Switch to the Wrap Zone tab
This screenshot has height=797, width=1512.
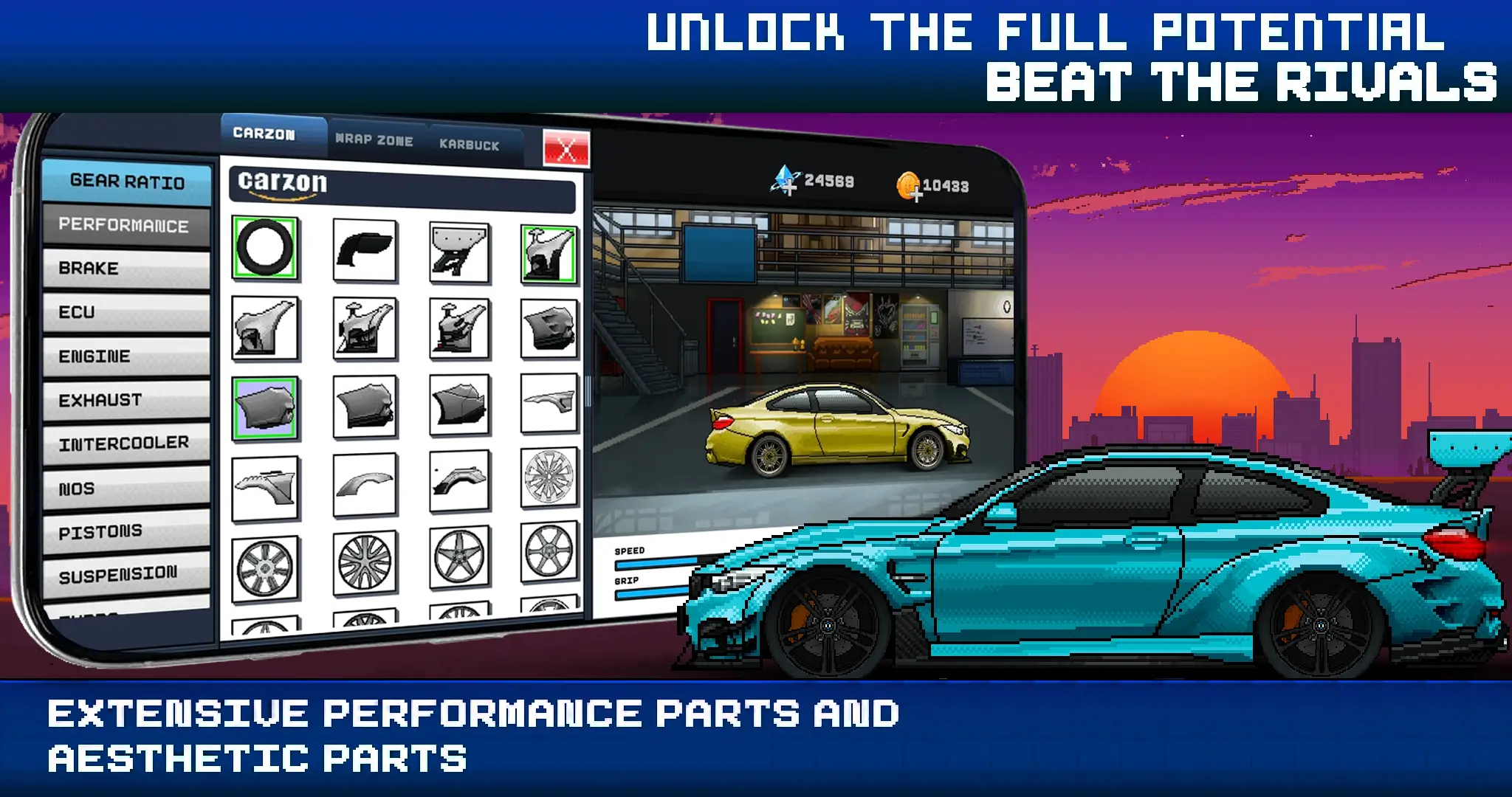coord(375,139)
